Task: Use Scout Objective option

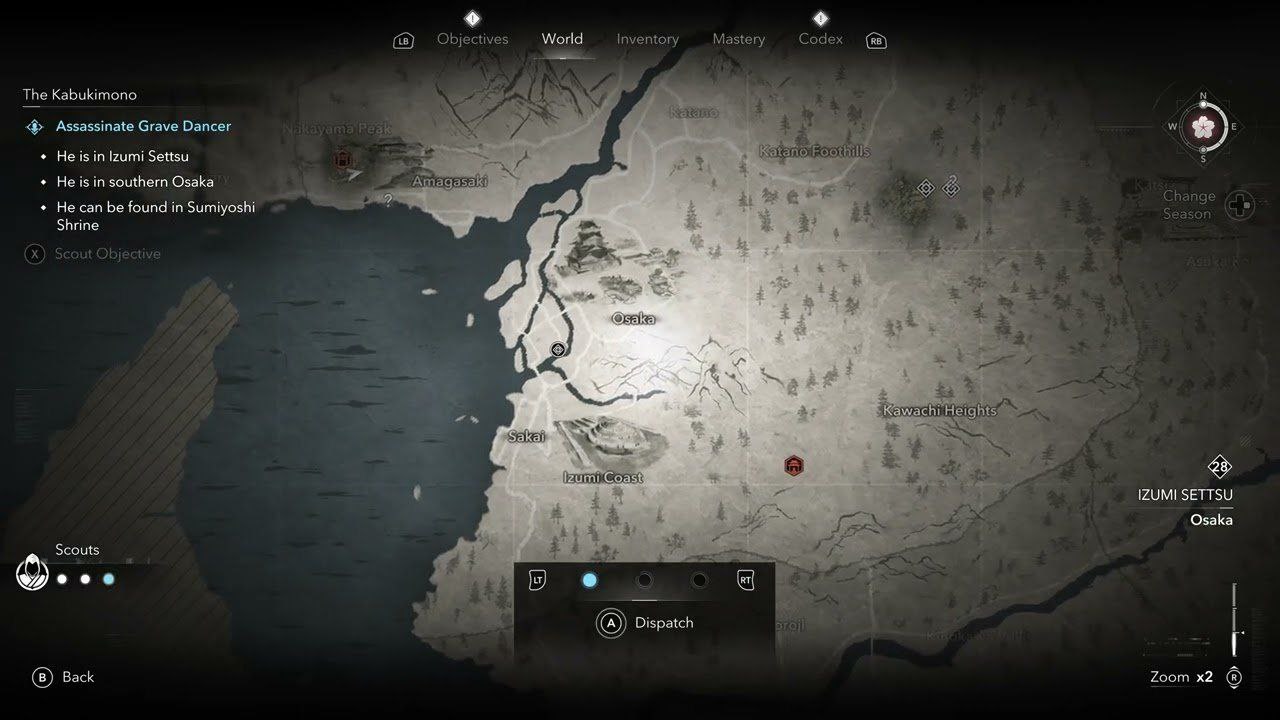Action: pos(108,253)
